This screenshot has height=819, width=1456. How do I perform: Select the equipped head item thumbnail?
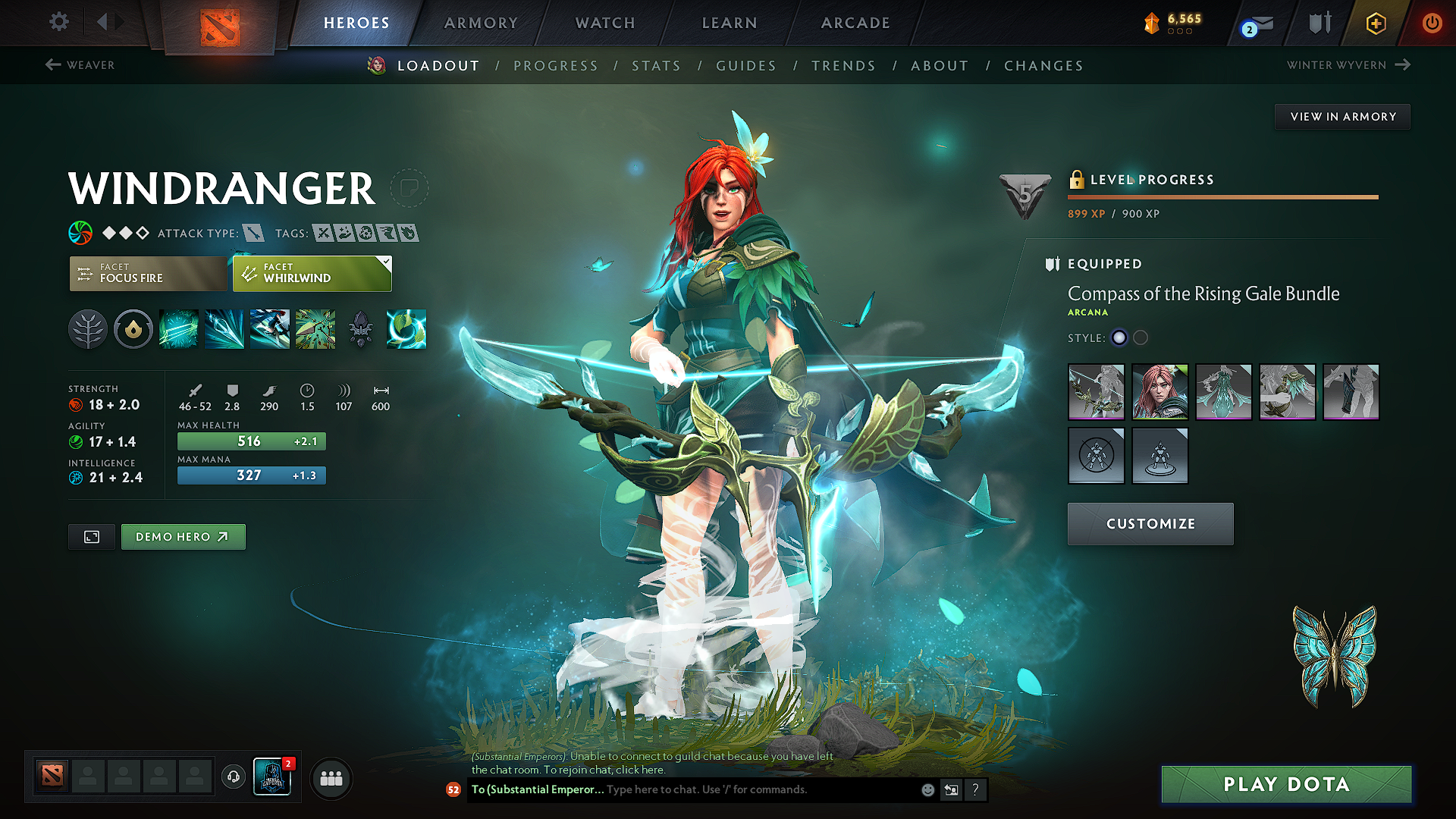point(1159,392)
